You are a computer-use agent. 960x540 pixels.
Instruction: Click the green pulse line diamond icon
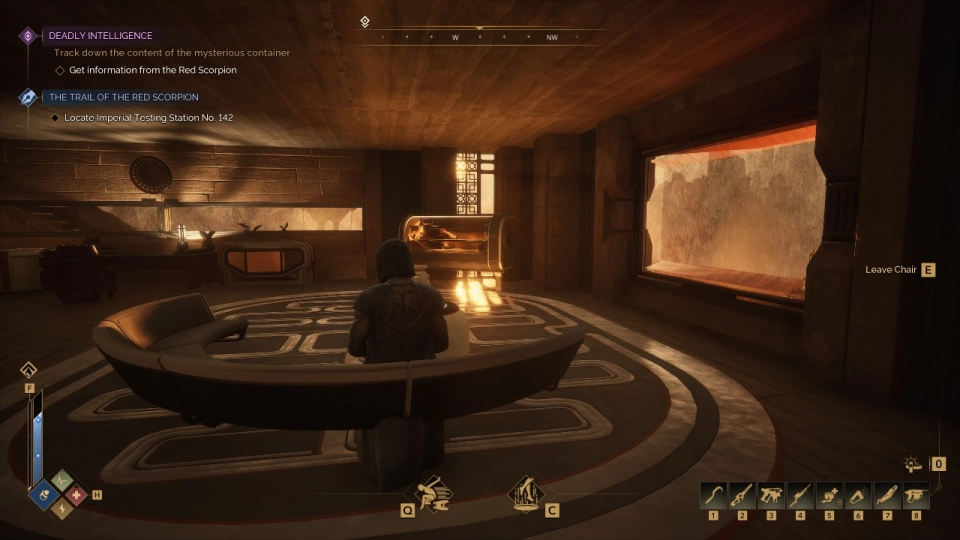pyautogui.click(x=62, y=480)
